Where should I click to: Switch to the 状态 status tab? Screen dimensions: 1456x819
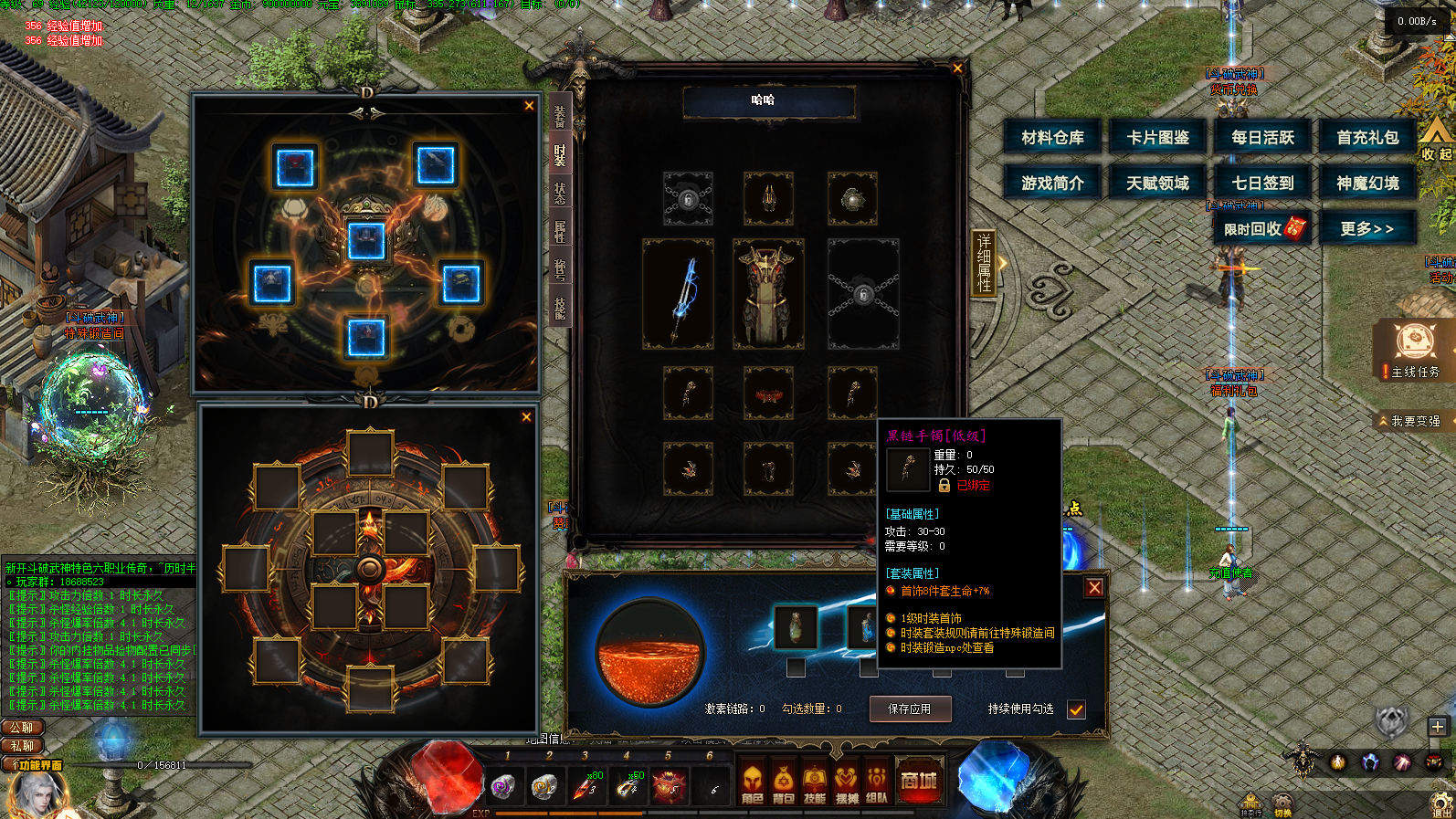[560, 193]
